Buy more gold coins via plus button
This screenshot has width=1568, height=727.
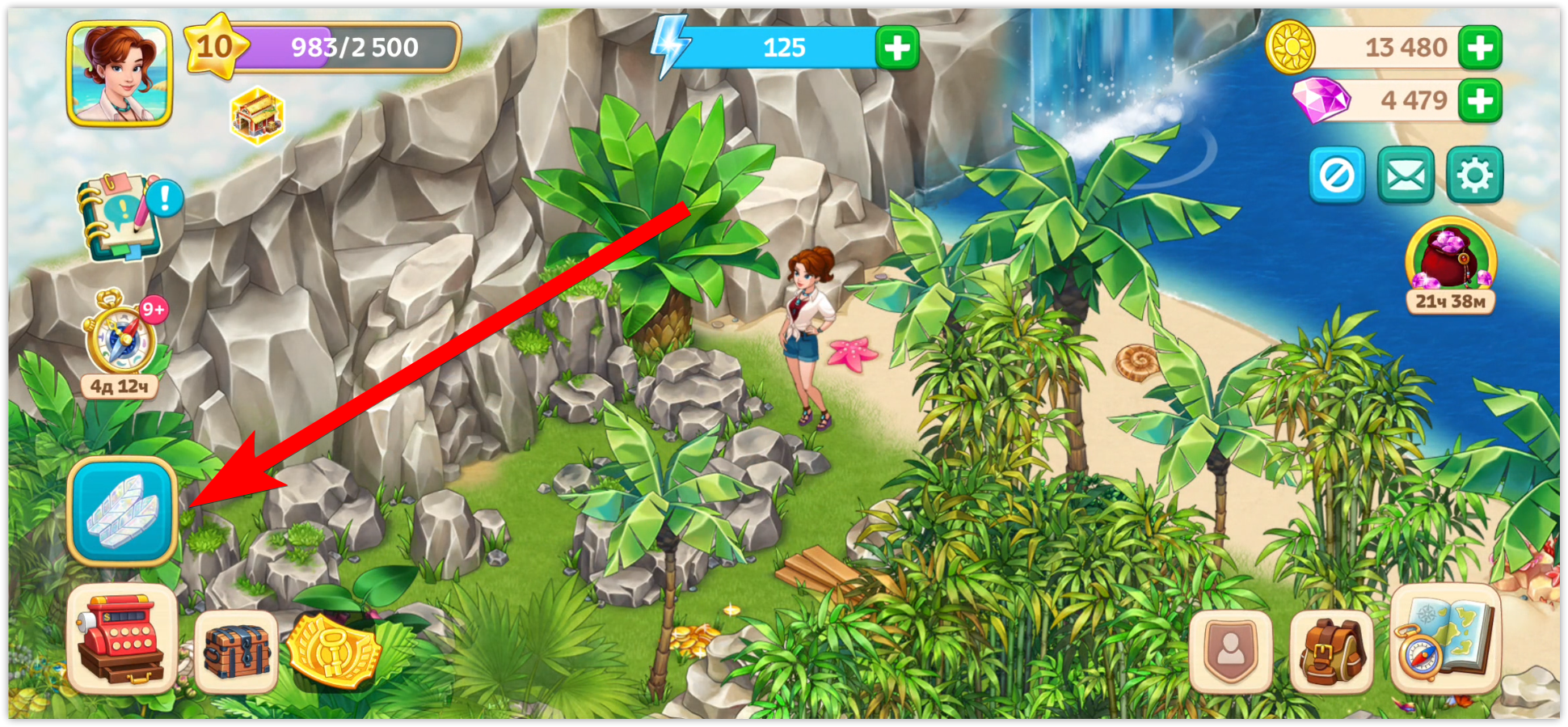click(x=1480, y=48)
